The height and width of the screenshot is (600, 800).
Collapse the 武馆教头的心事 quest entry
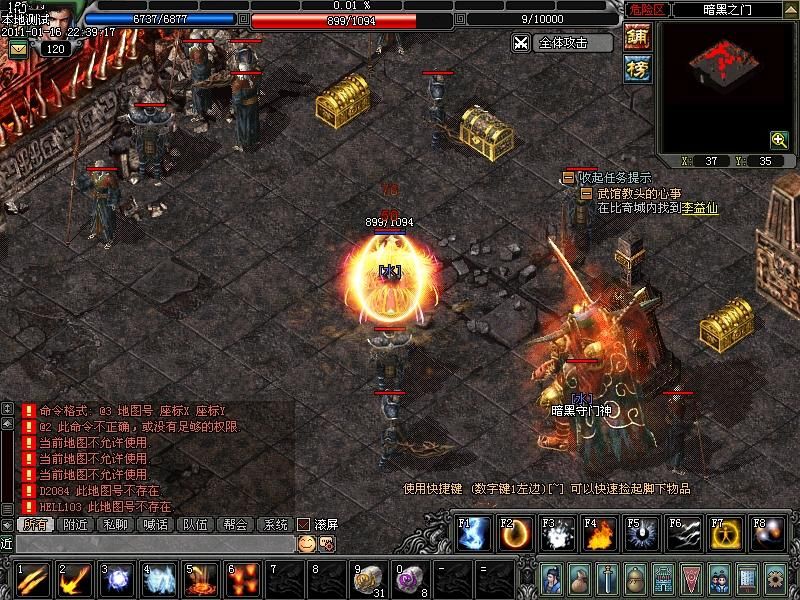[x=586, y=193]
